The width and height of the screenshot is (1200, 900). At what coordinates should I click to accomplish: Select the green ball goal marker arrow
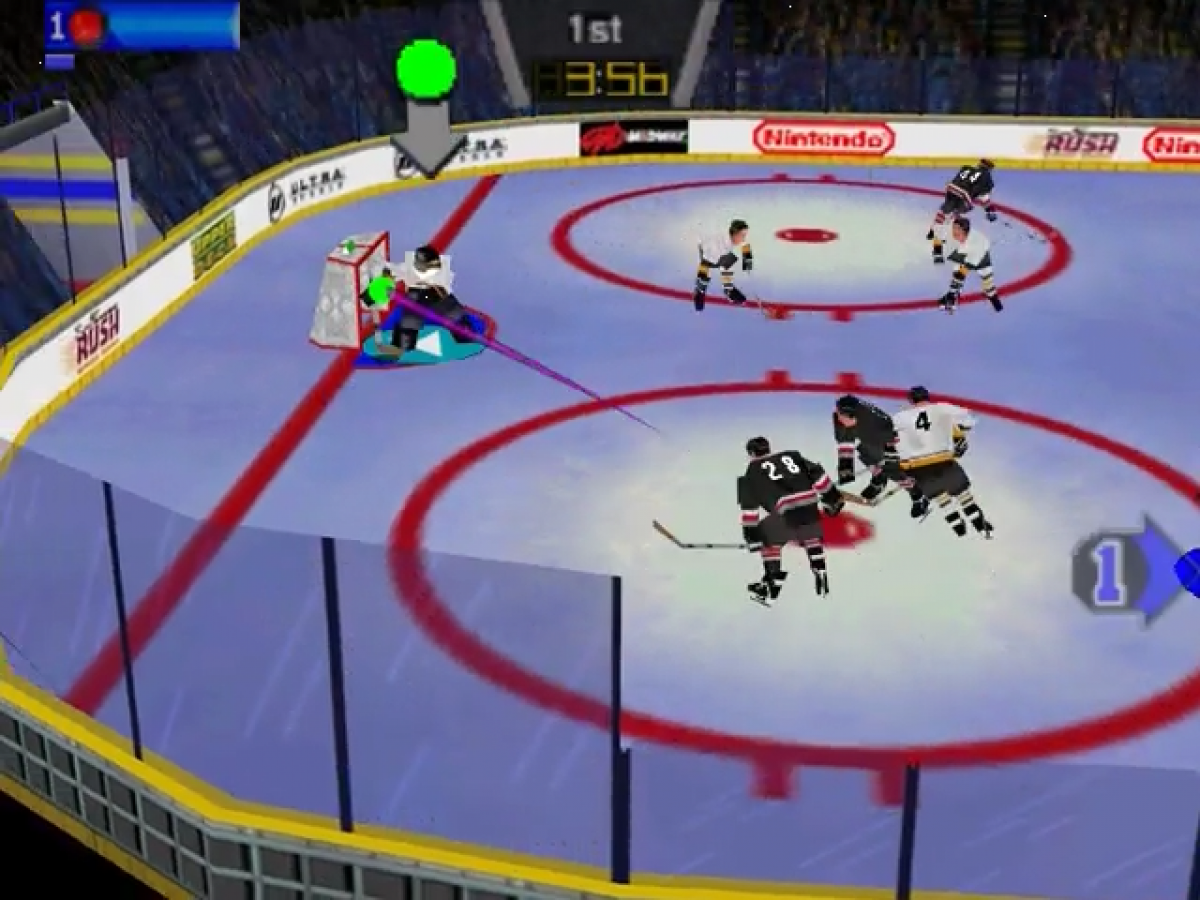pyautogui.click(x=426, y=106)
